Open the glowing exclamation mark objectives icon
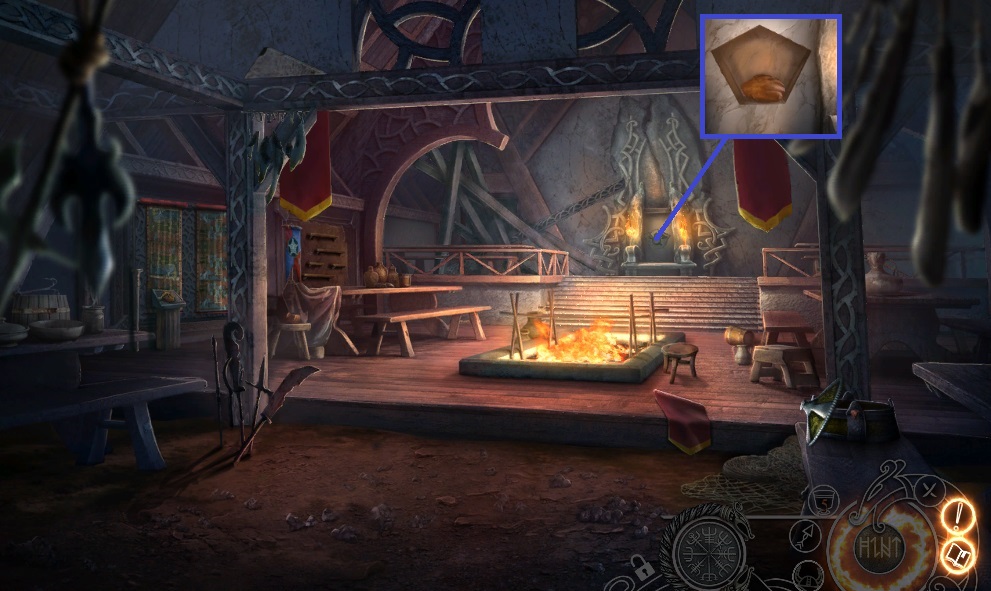The image size is (991, 591). click(x=956, y=516)
